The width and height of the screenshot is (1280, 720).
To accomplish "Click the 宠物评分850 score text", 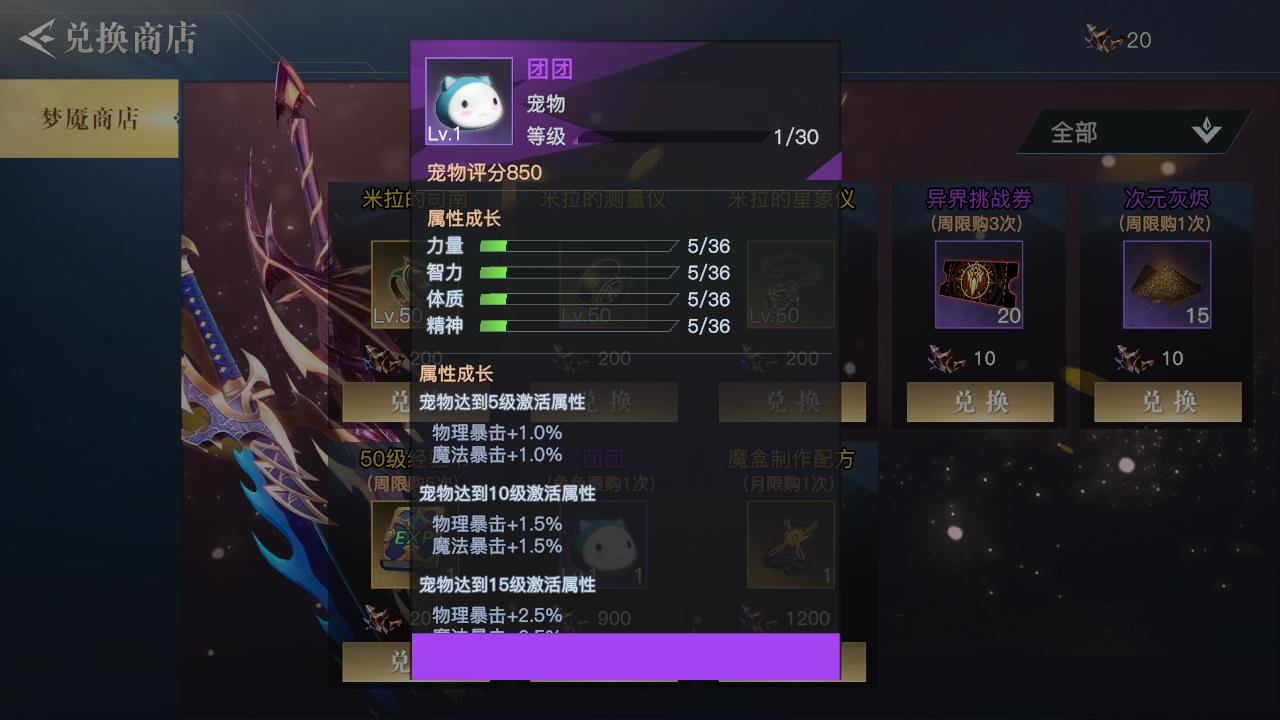I will 486,173.
